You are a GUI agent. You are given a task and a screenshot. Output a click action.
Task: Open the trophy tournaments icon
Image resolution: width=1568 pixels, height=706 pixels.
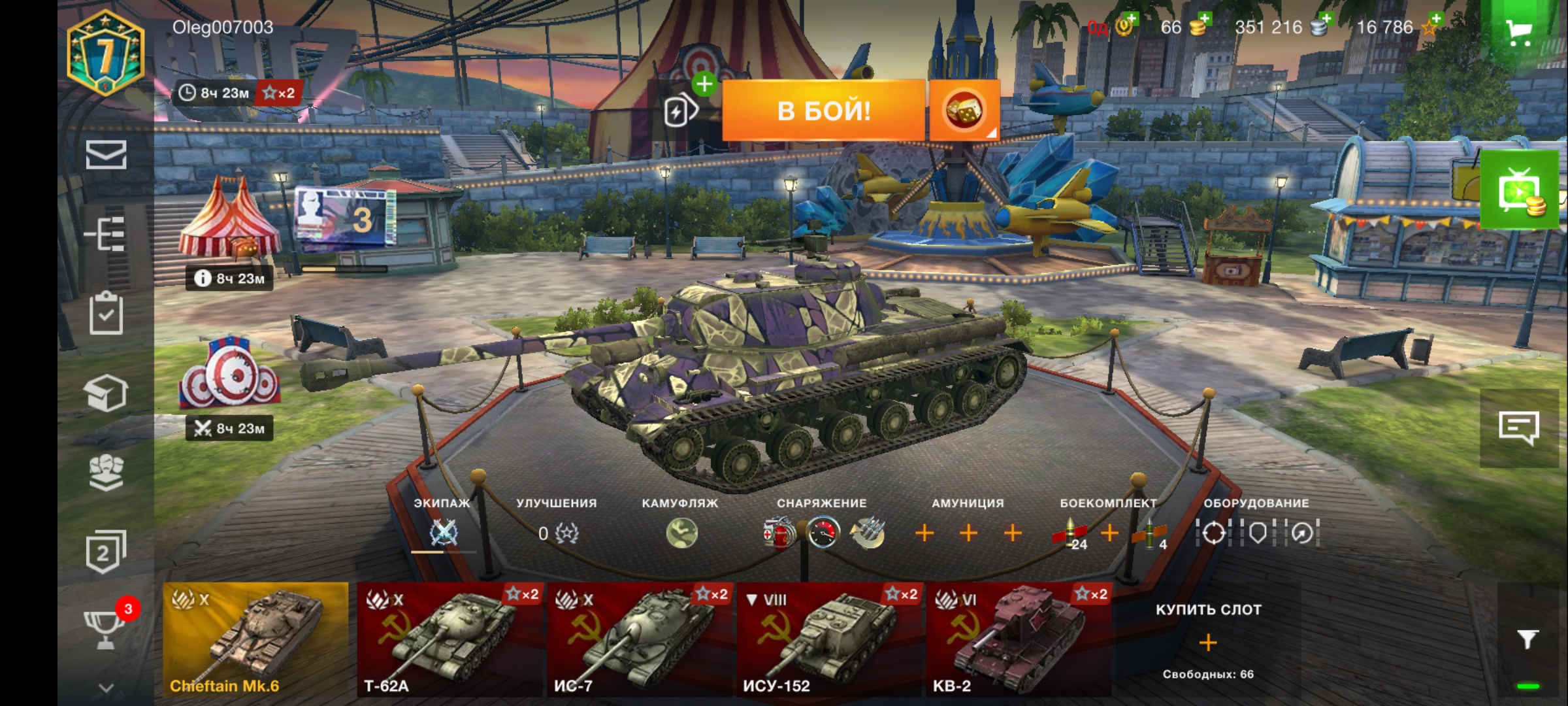pos(106,629)
